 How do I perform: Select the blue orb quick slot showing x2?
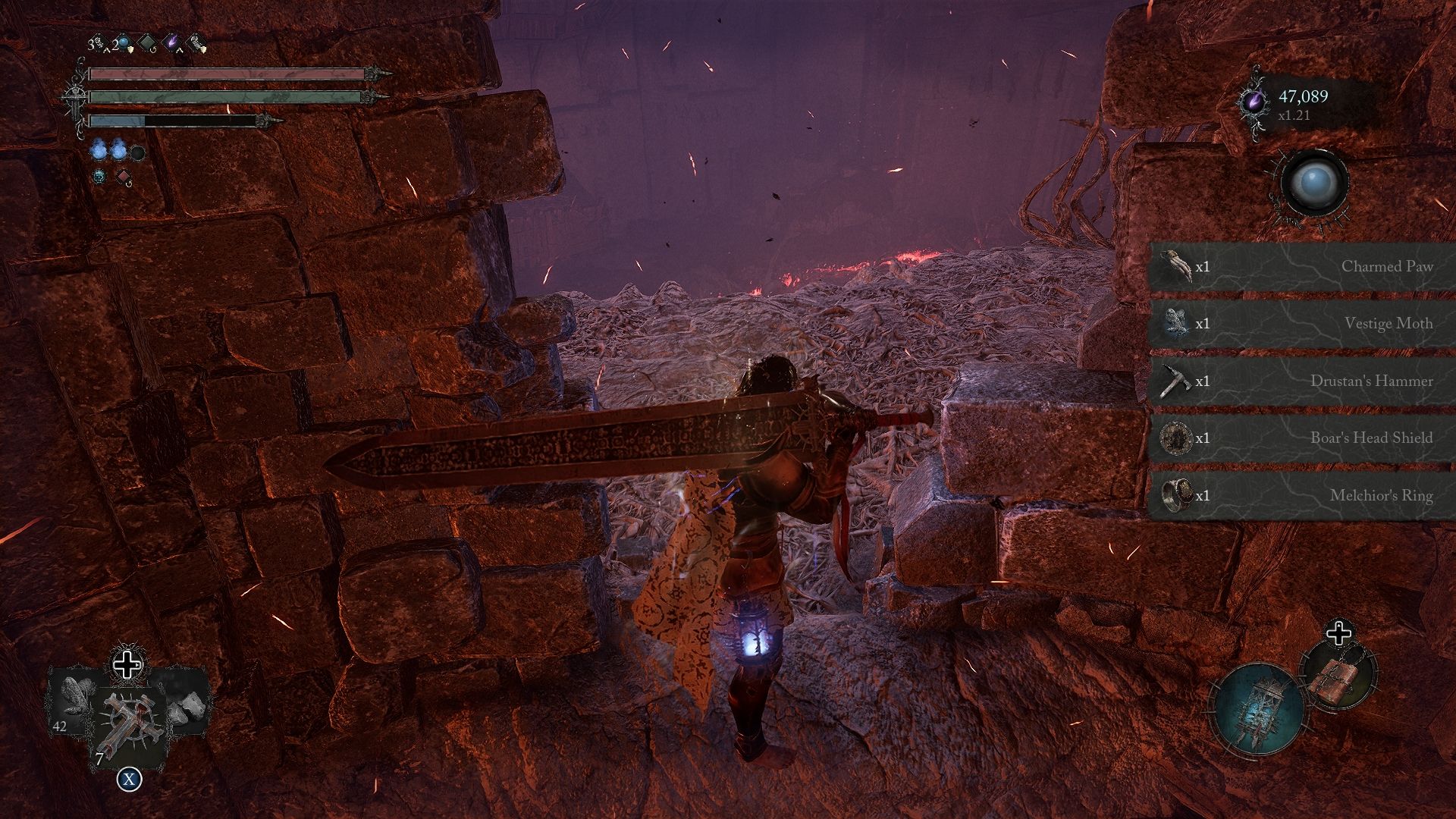(x=123, y=42)
